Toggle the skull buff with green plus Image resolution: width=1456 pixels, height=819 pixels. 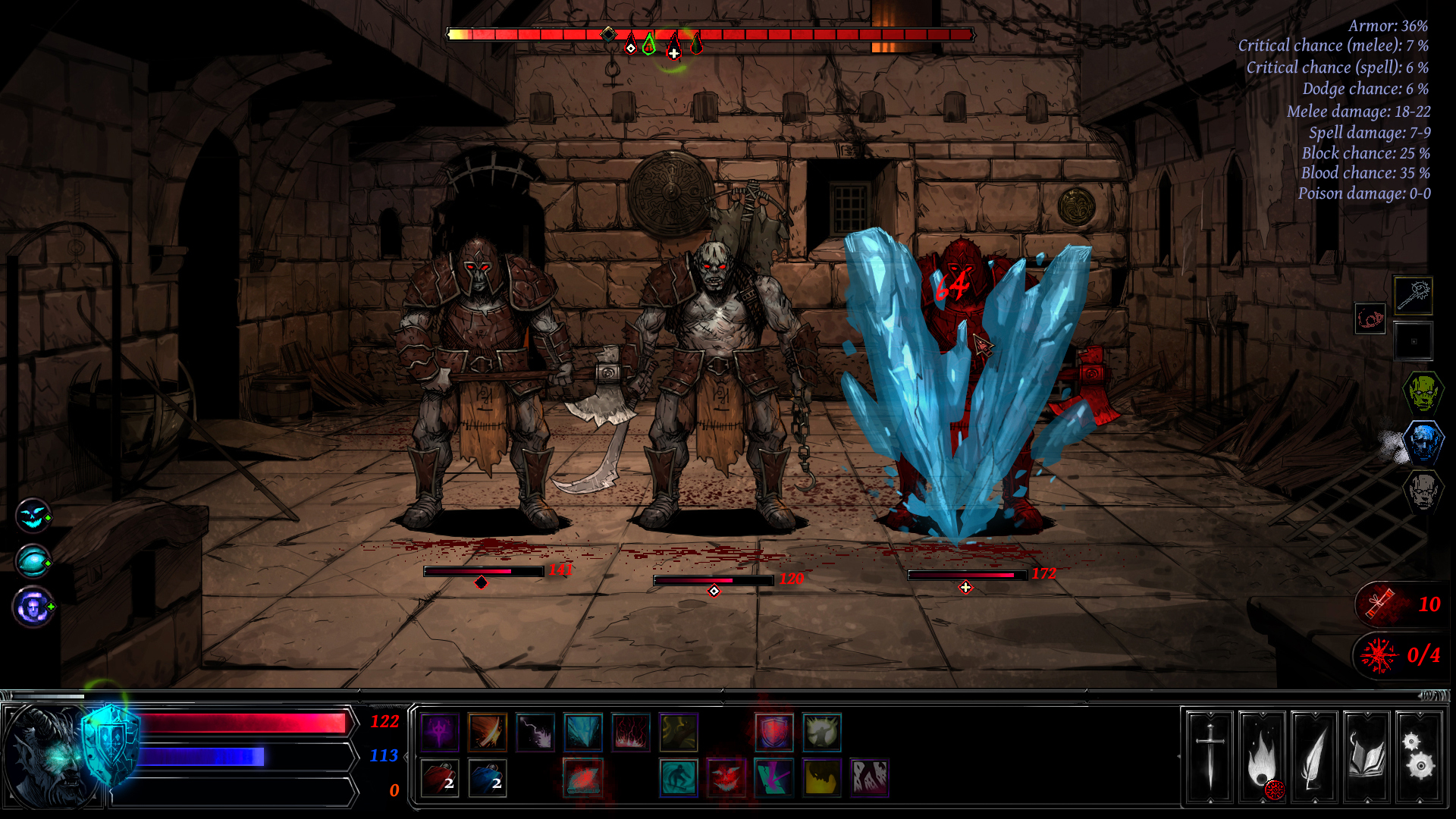point(32,607)
